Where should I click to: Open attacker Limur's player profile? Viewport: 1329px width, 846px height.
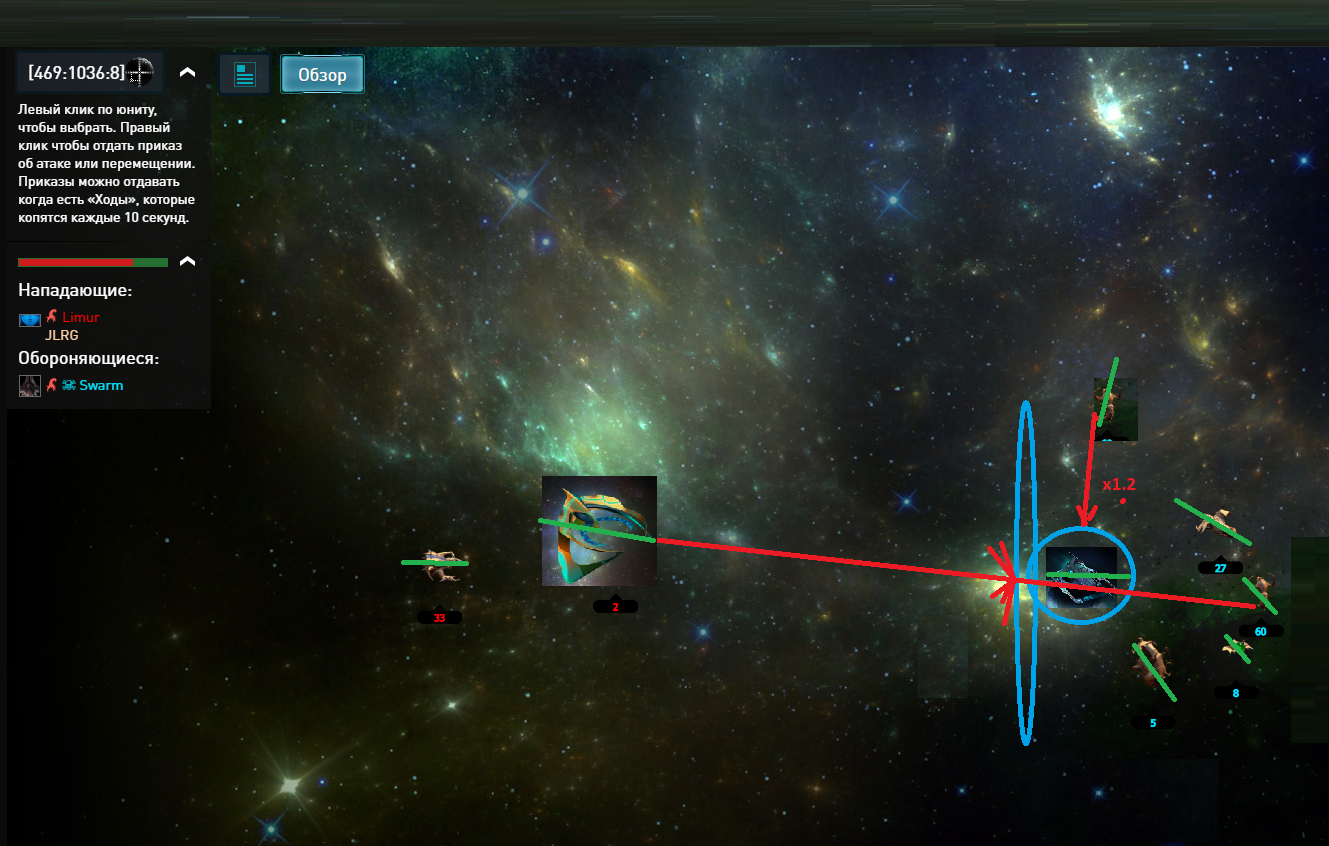(x=80, y=317)
